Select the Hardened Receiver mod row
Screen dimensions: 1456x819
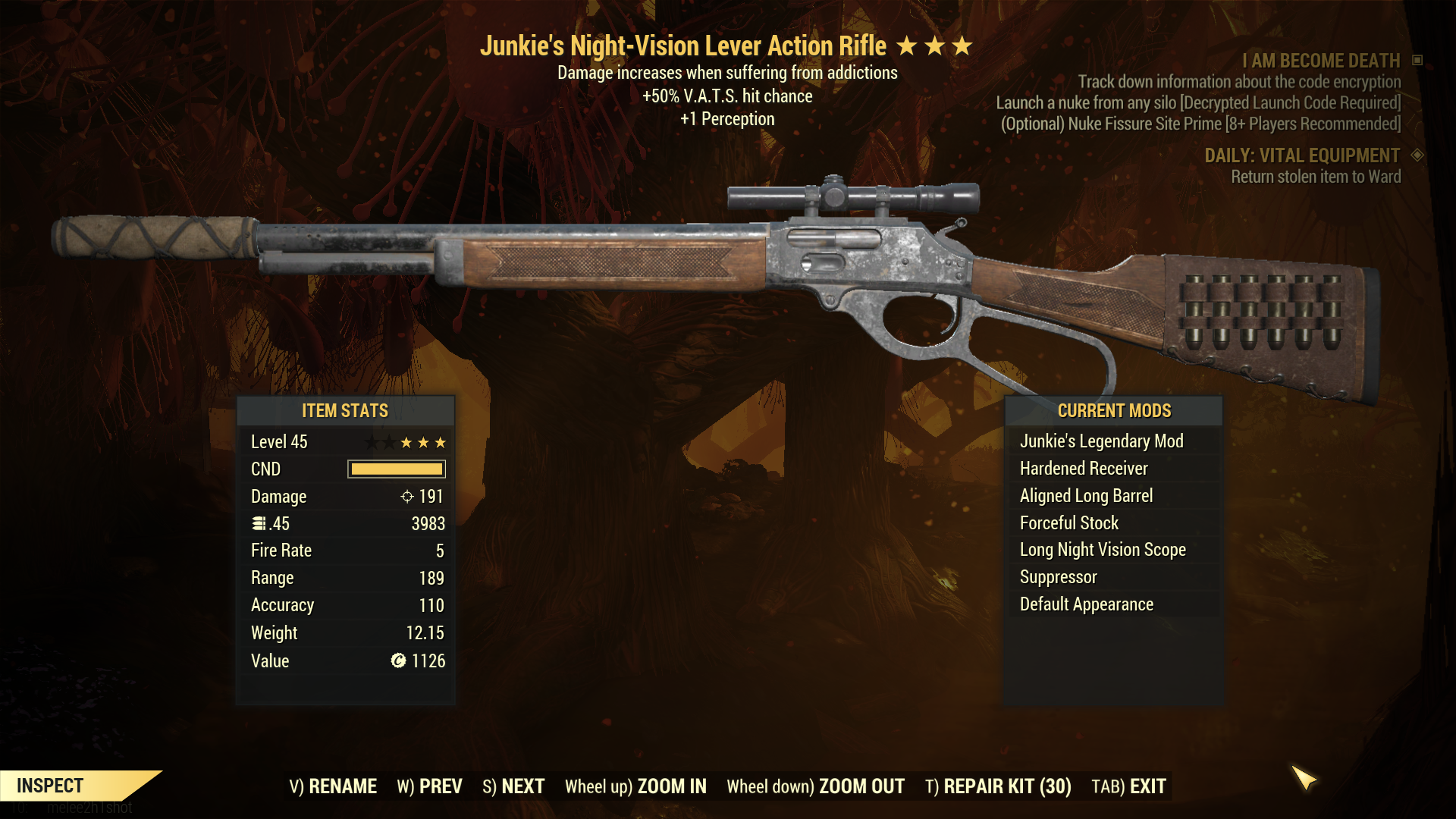point(1084,469)
